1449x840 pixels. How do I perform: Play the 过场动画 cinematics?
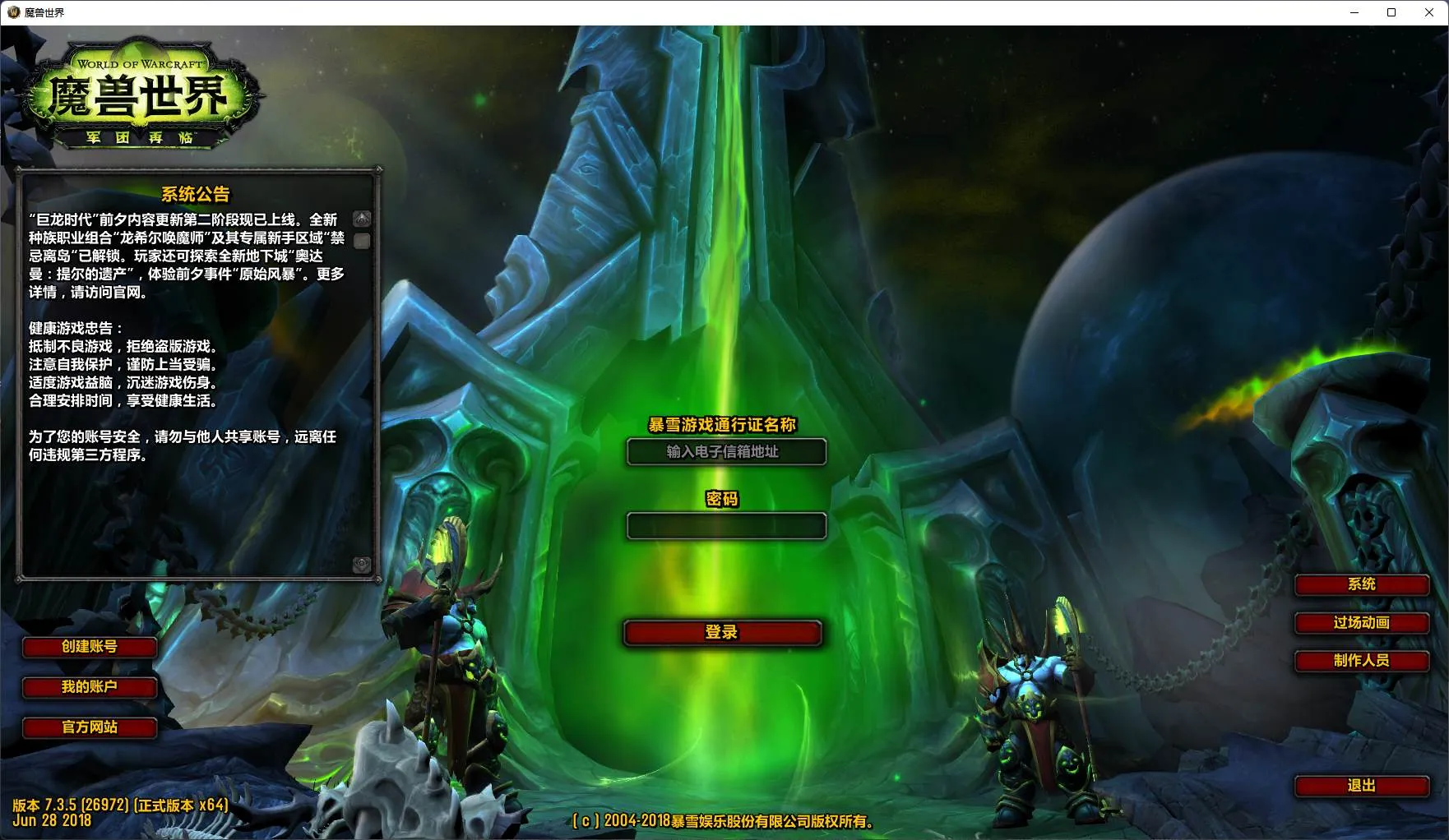(1362, 623)
